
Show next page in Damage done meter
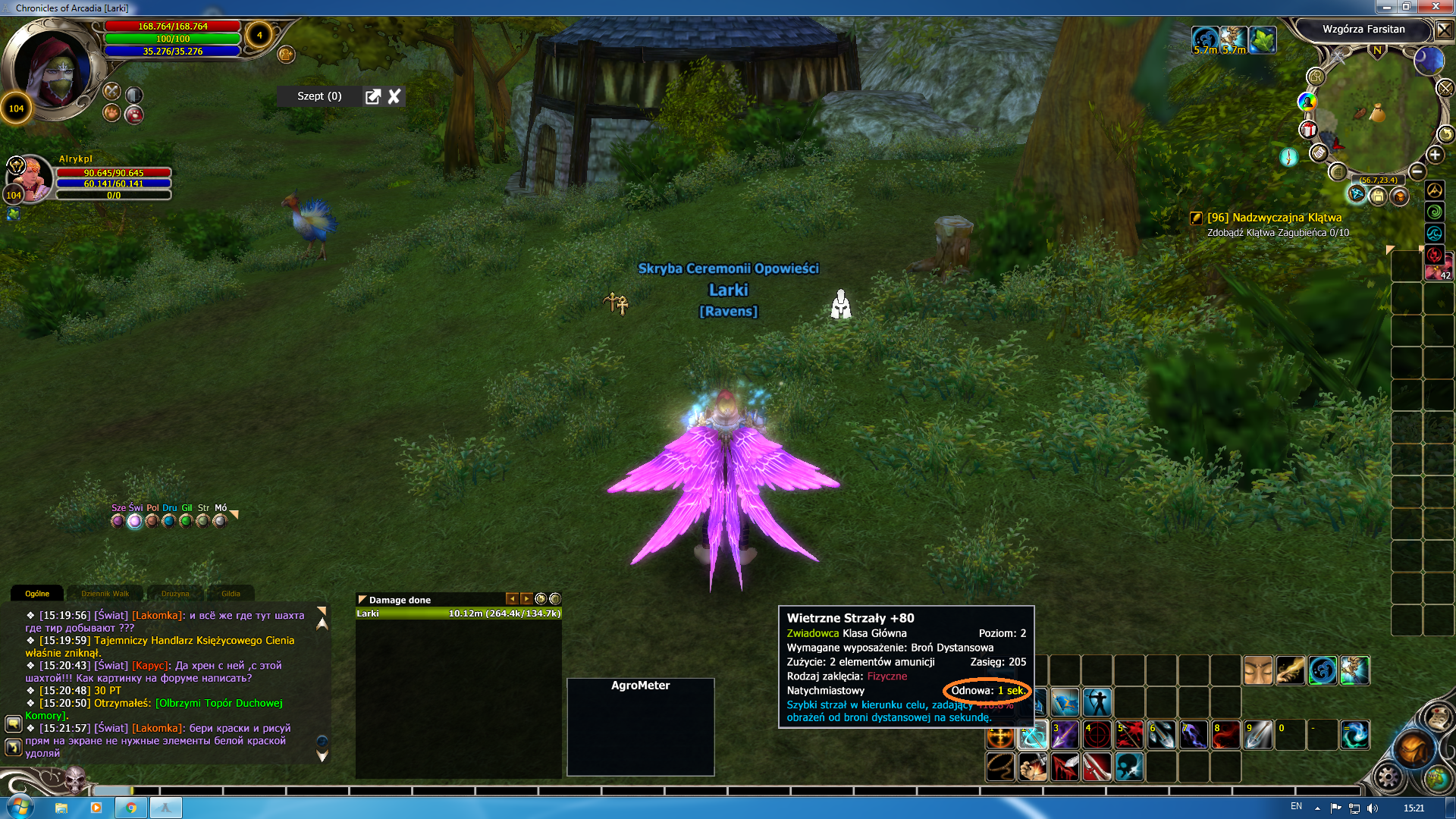(x=526, y=599)
